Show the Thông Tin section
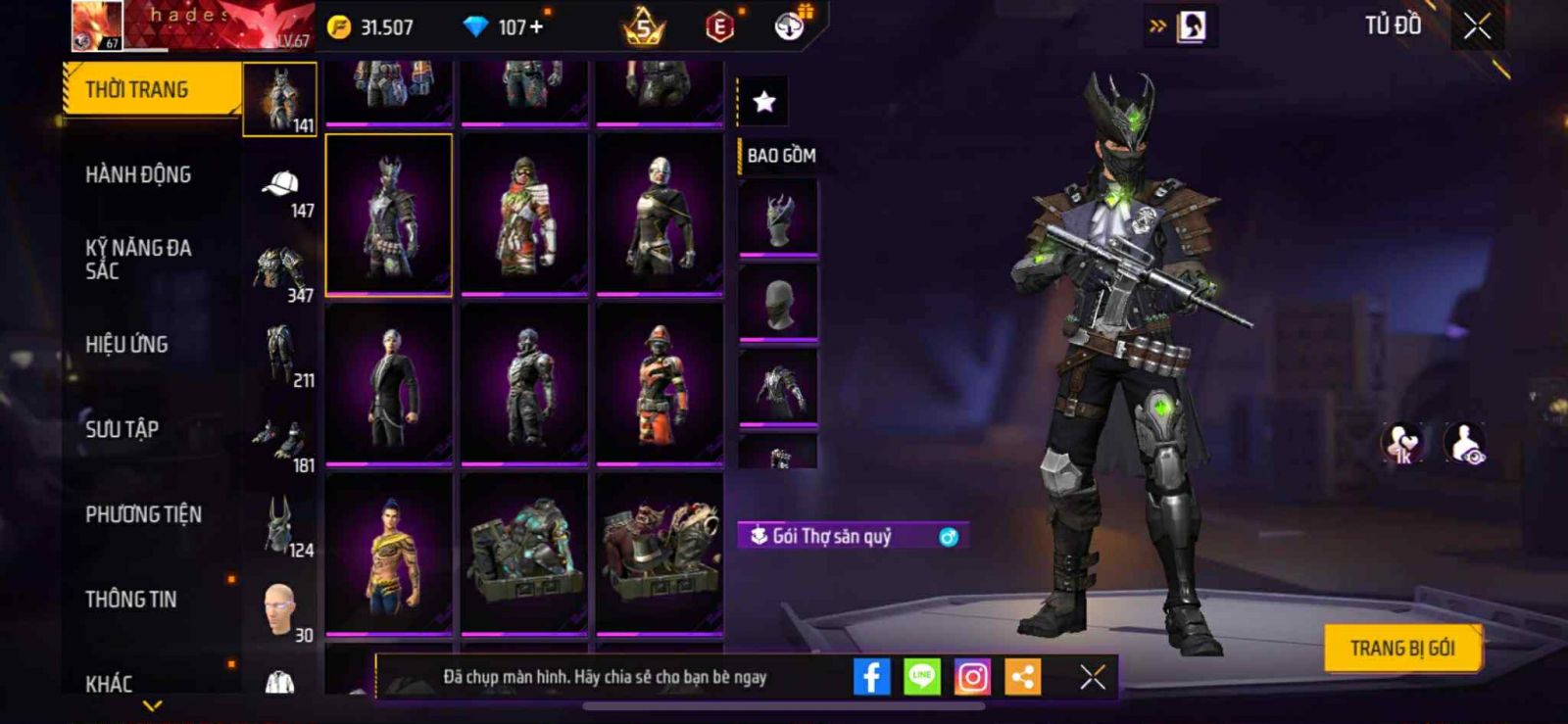1568x724 pixels. click(130, 600)
